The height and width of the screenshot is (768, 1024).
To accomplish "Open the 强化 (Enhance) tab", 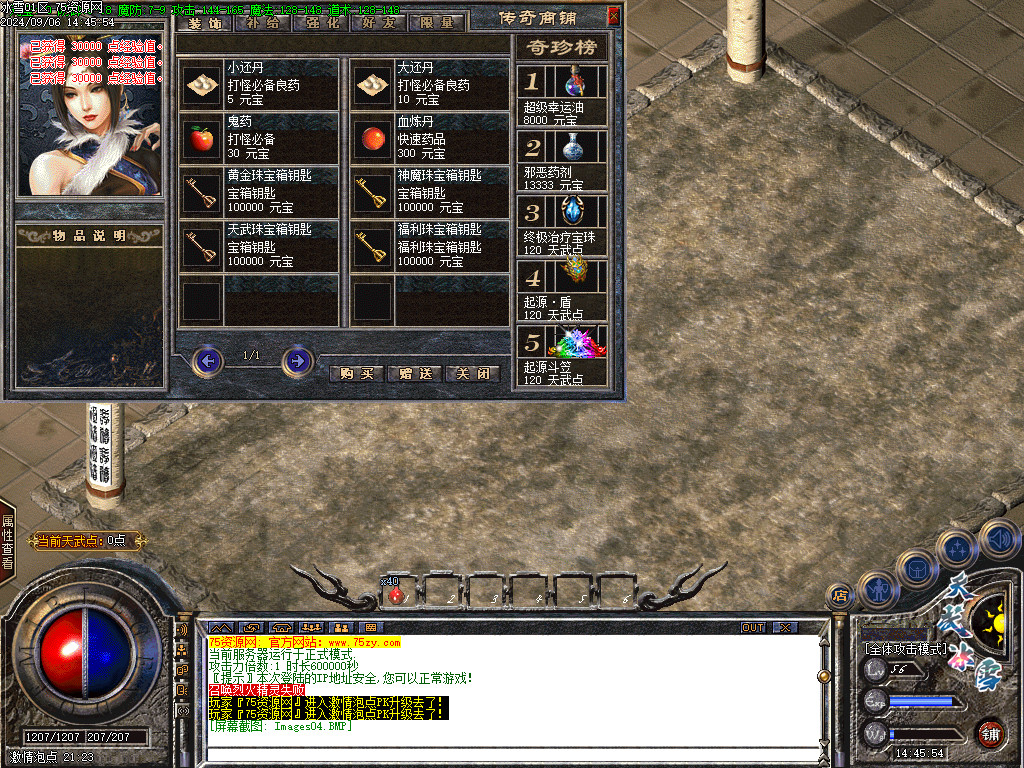I will click(320, 23).
